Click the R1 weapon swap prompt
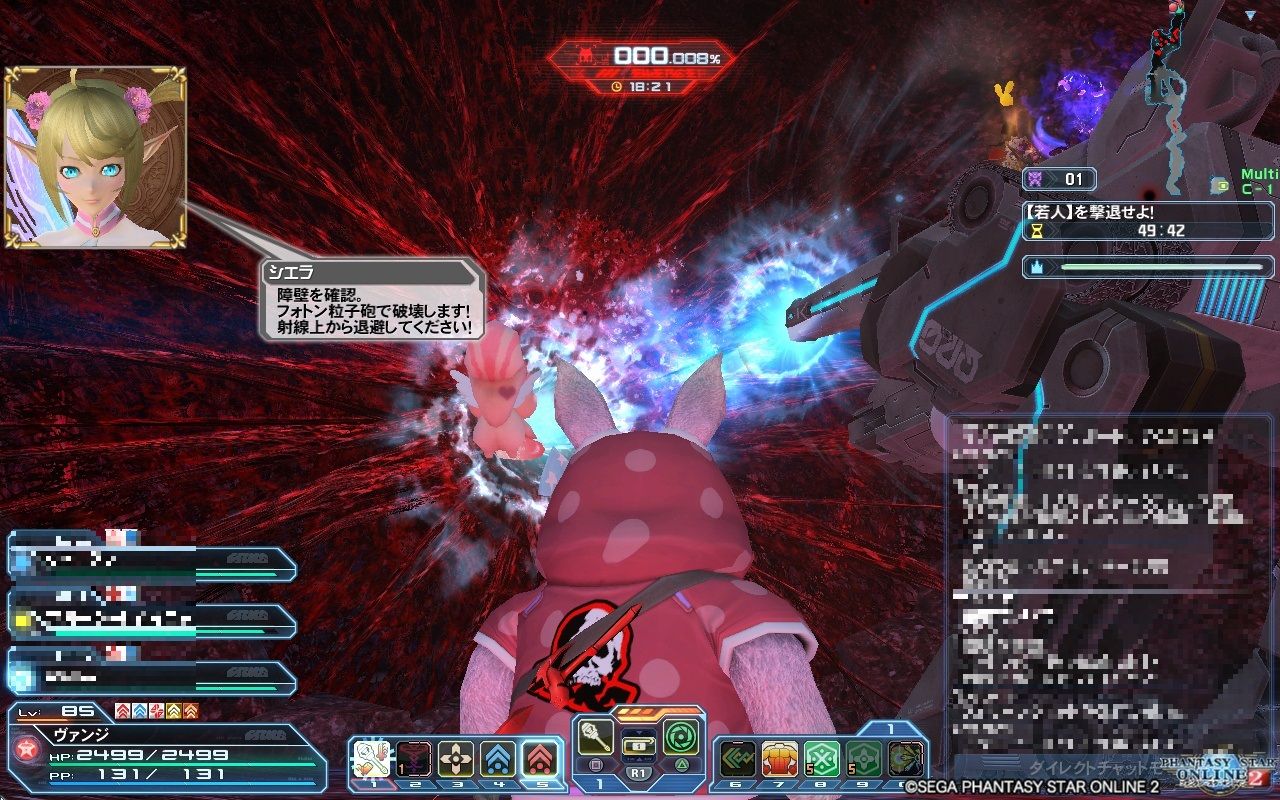This screenshot has width=1280, height=800. [x=640, y=772]
